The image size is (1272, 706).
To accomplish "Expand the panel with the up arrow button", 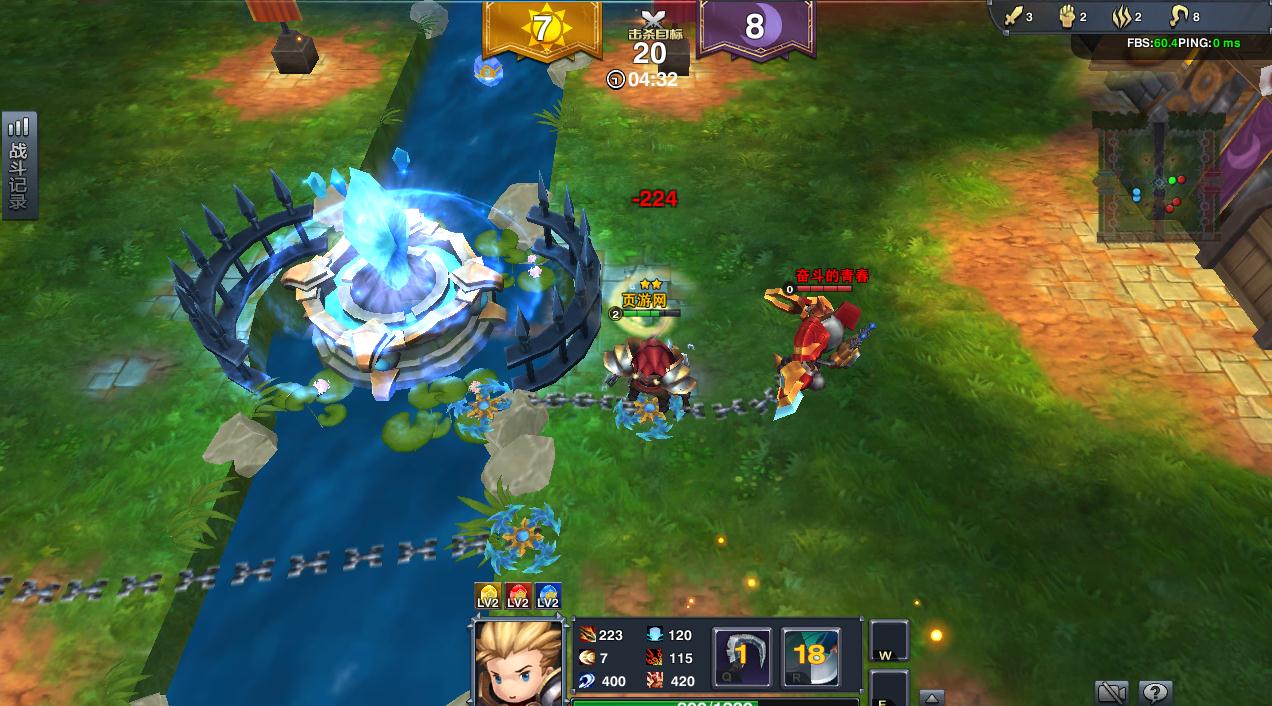I will (930, 698).
